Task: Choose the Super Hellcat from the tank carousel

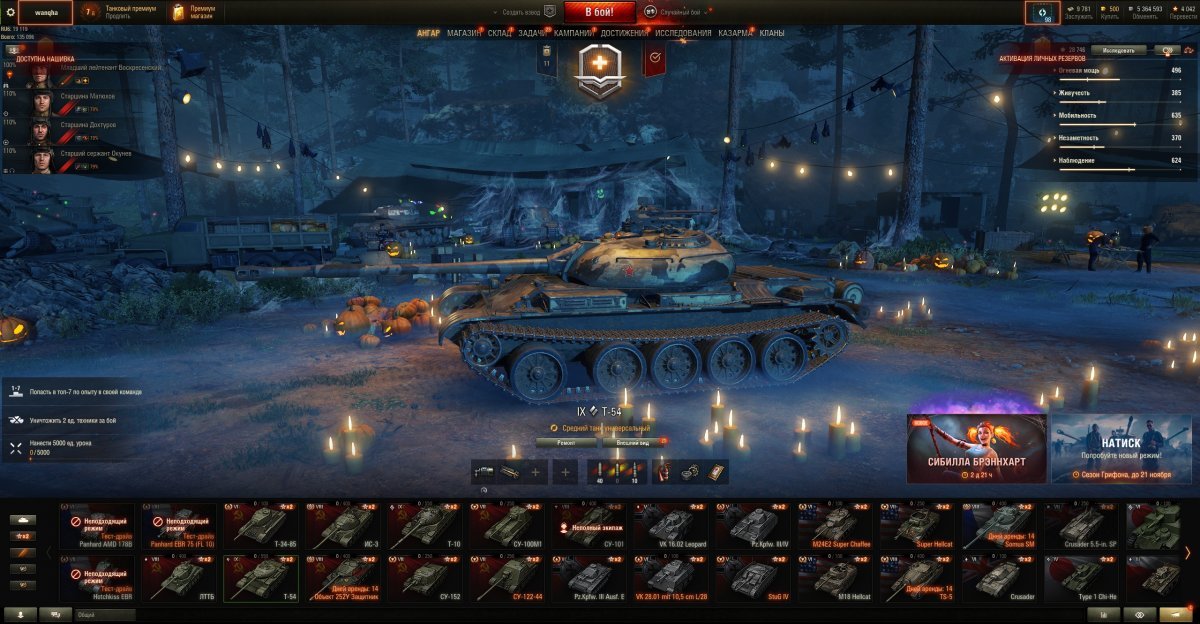Action: tap(916, 525)
